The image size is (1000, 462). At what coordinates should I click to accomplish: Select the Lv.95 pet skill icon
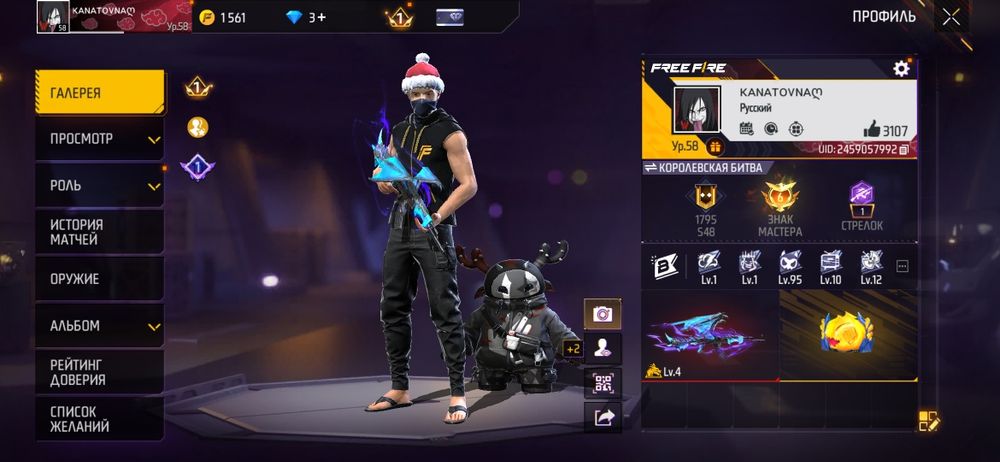pos(791,267)
